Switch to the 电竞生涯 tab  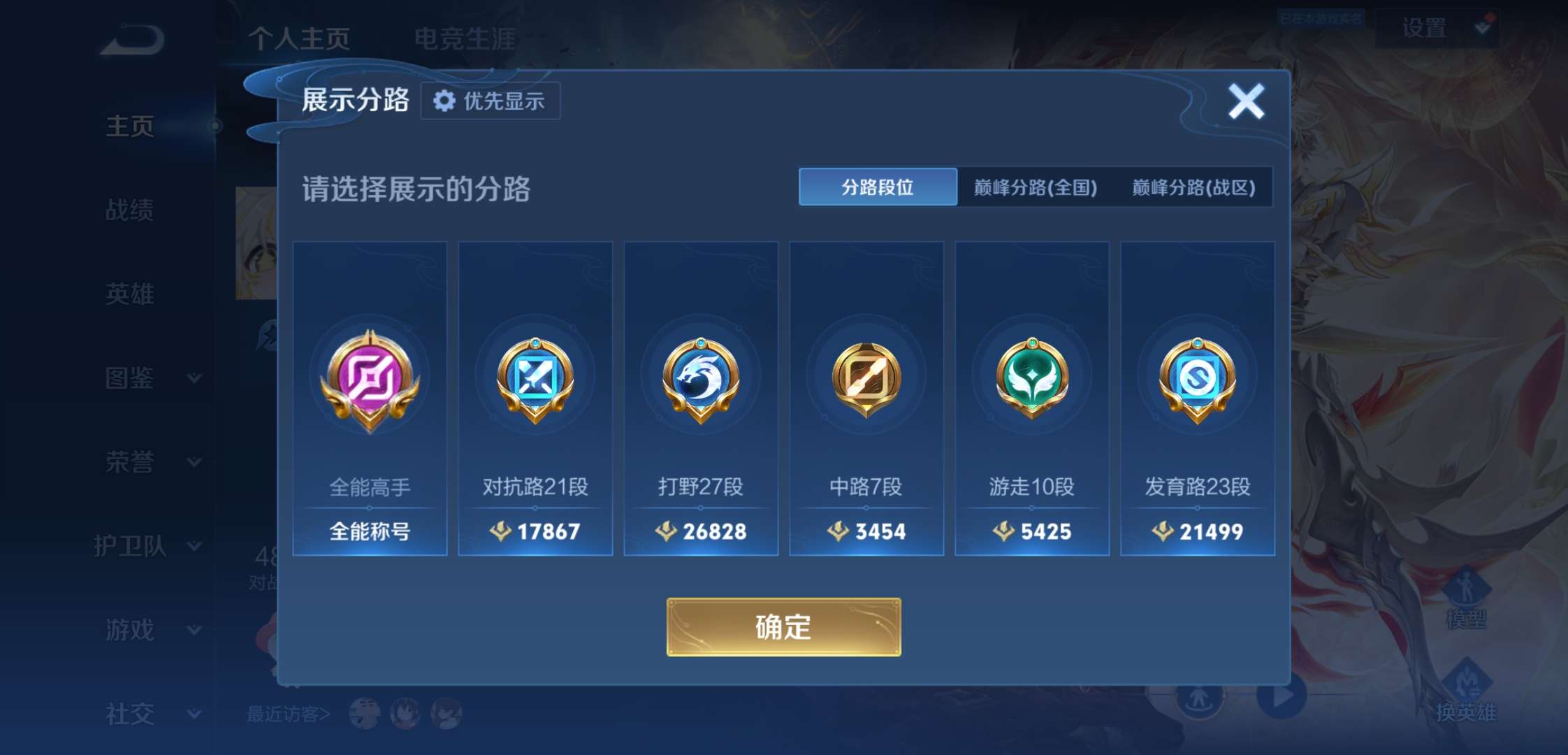click(466, 40)
